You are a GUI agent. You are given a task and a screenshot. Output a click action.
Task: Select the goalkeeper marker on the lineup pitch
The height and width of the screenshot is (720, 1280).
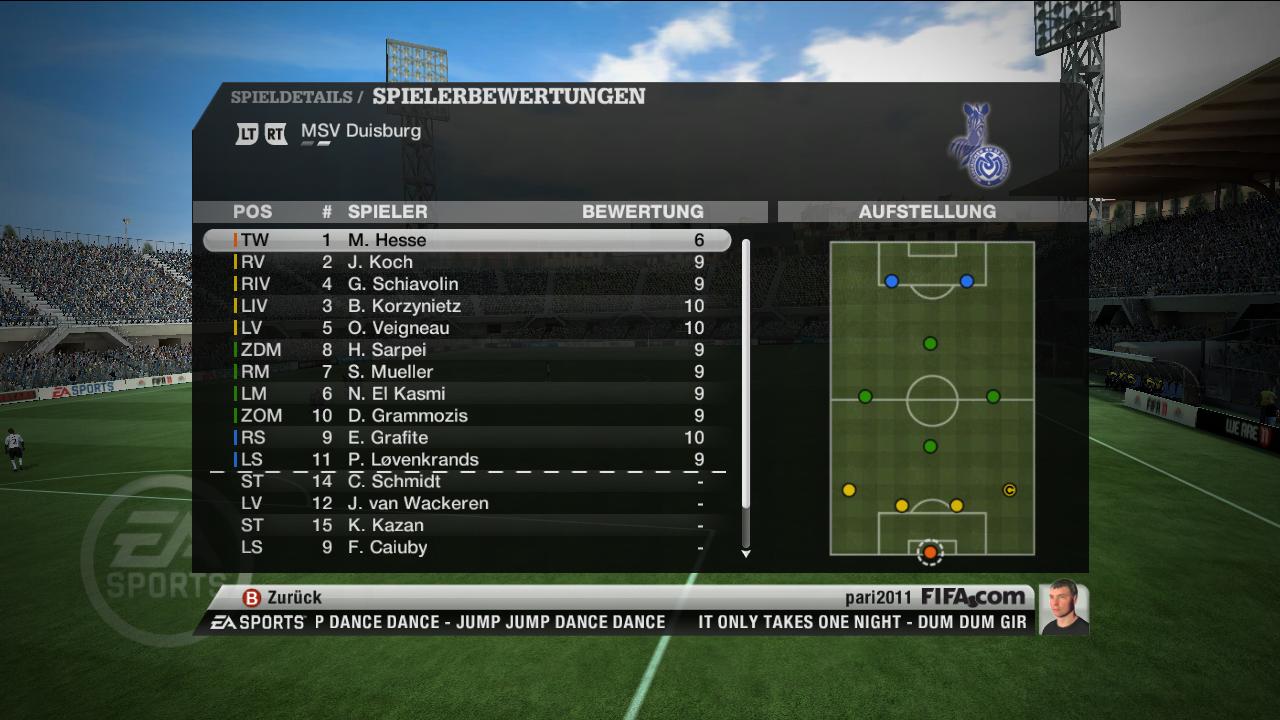pyautogui.click(x=930, y=552)
